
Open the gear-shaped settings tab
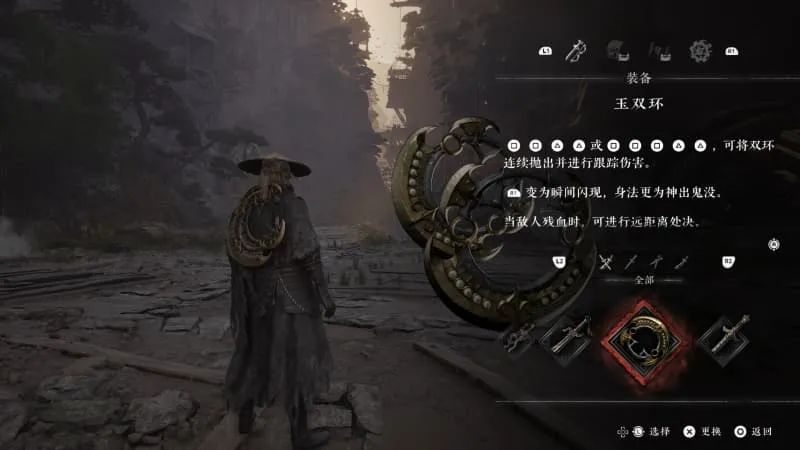tap(700, 49)
